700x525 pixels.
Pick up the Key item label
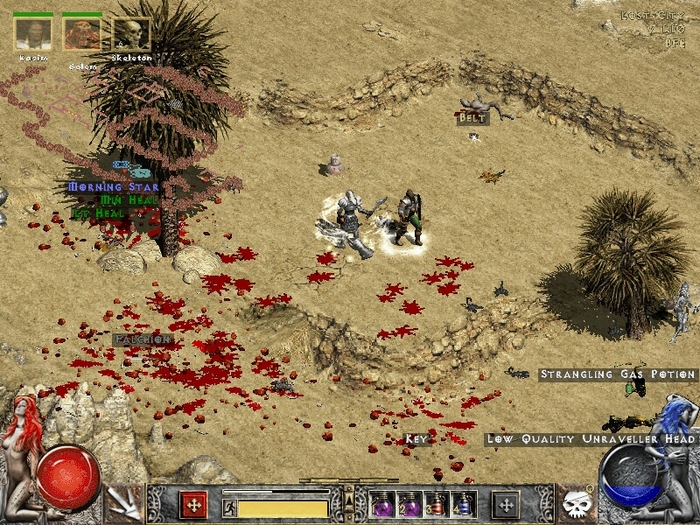click(x=416, y=439)
